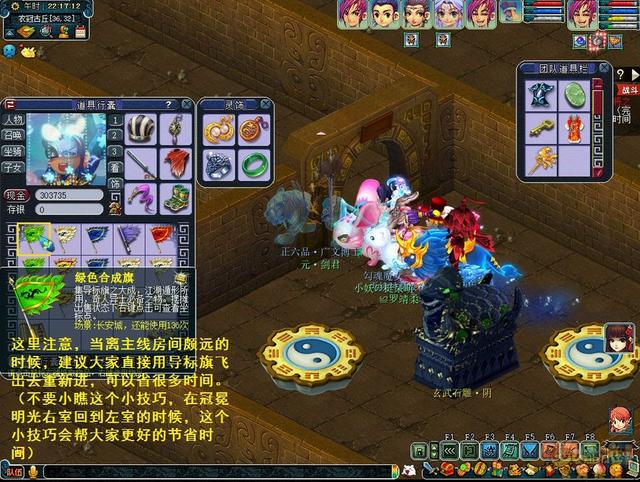The width and height of the screenshot is (640, 482).
Task: Open the 子女 children tab
Action: coord(13,168)
